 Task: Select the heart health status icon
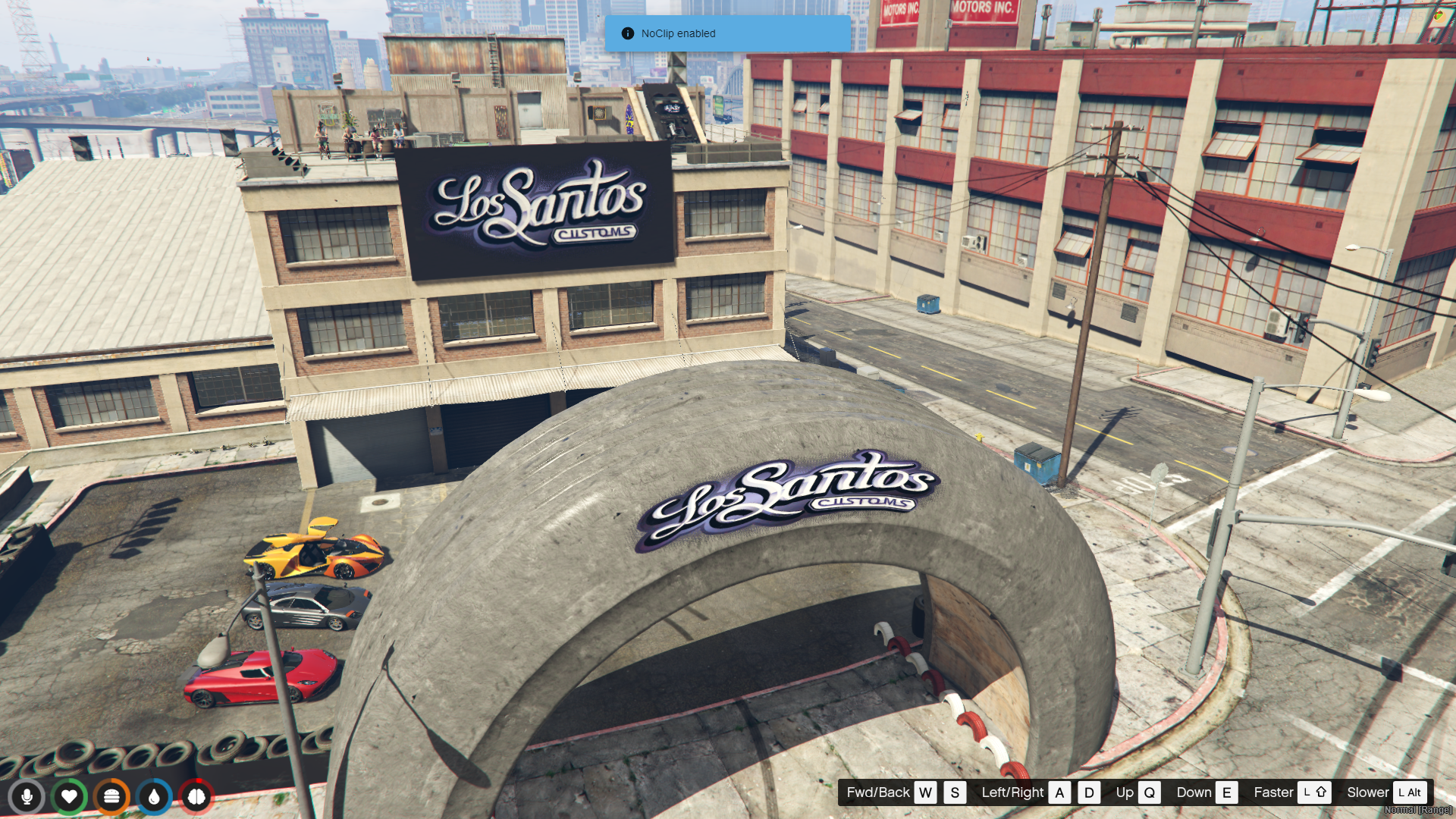[x=69, y=797]
